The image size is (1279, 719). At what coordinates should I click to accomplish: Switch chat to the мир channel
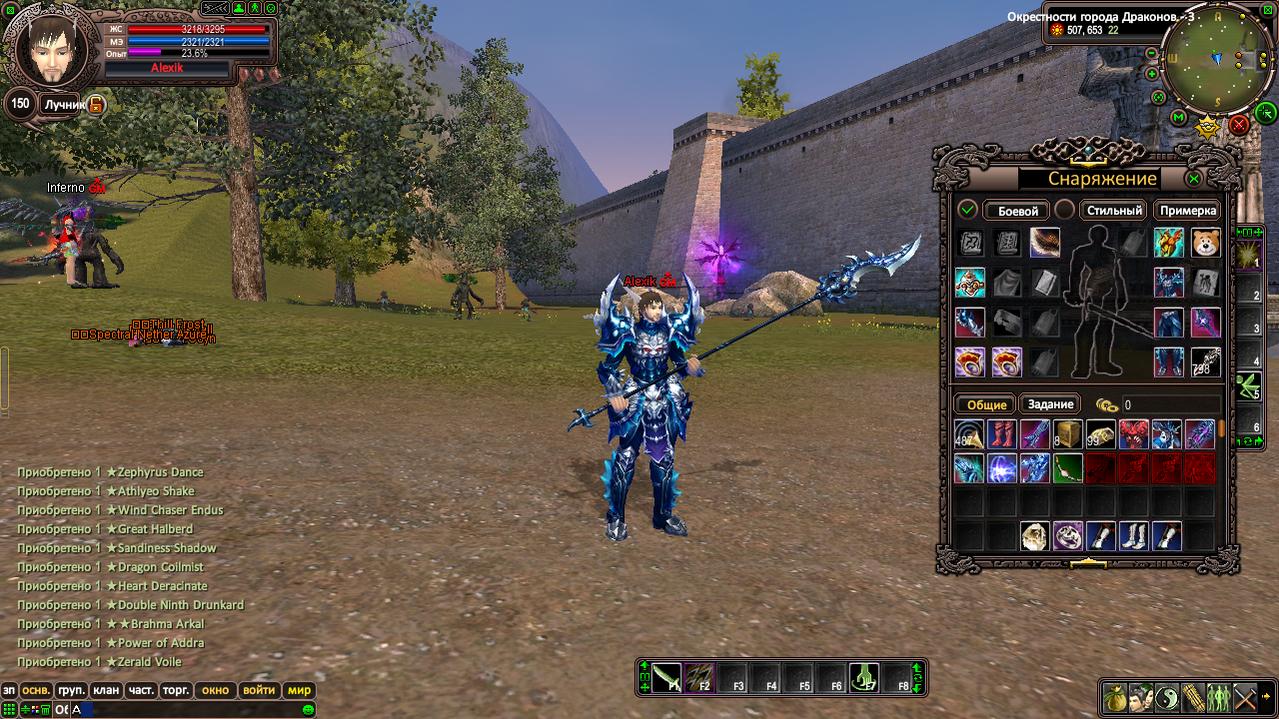point(298,690)
